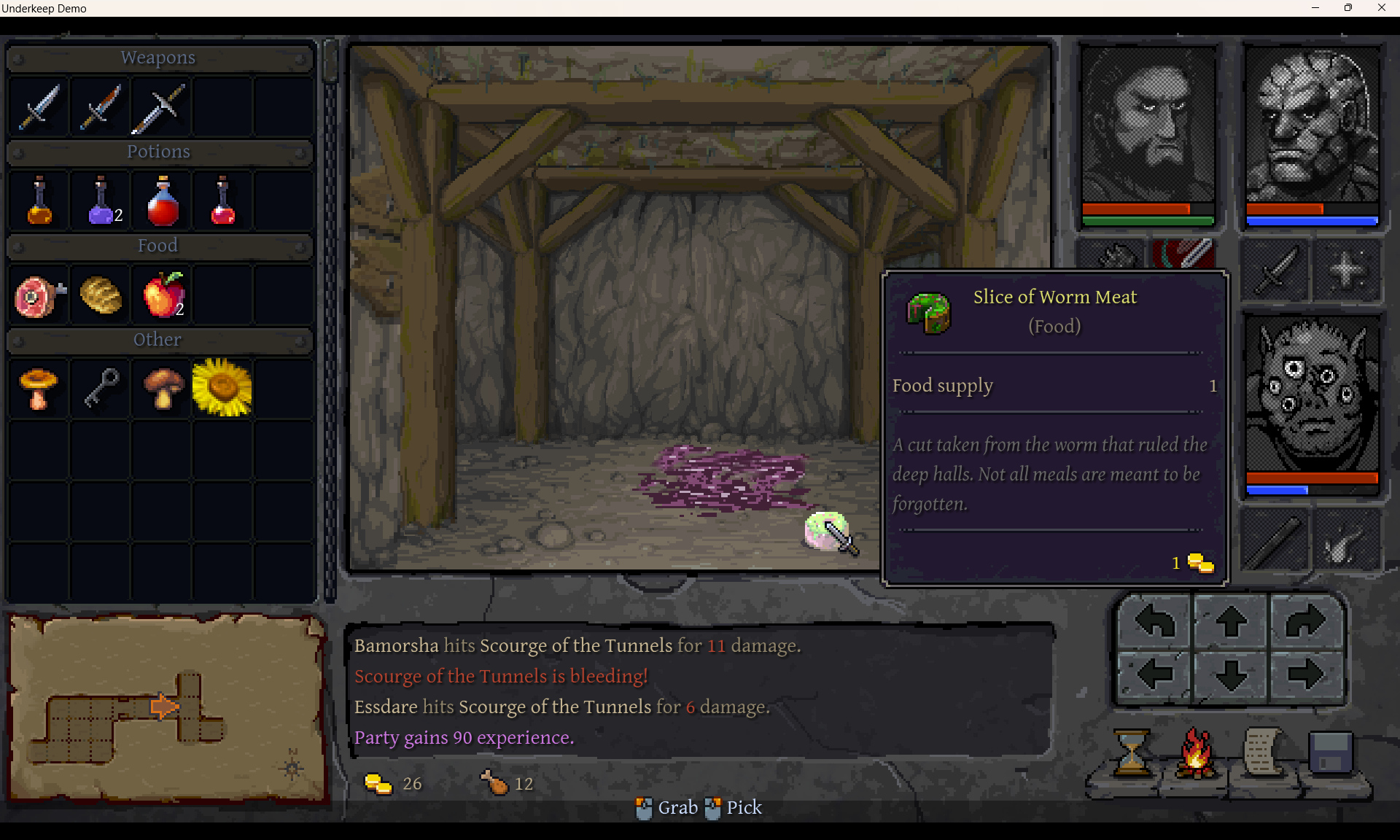
Task: Move forward with the up arrow button
Action: 1231,622
